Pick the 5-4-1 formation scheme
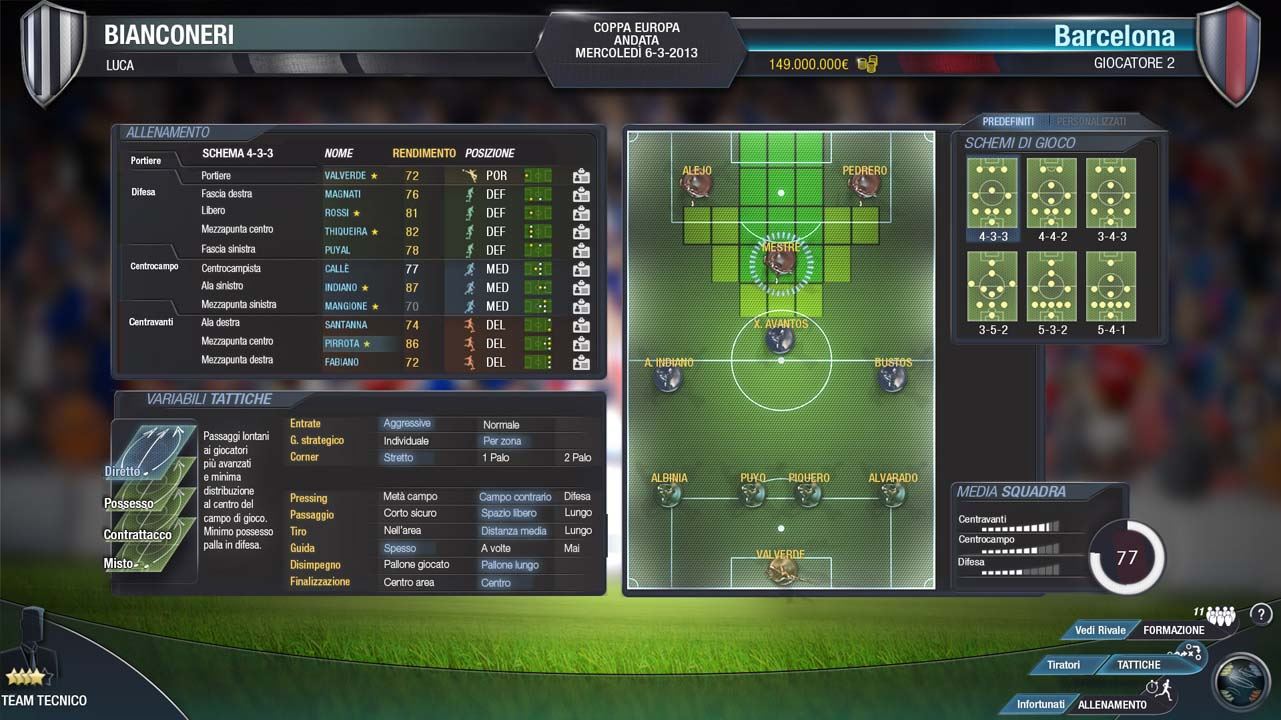The width and height of the screenshot is (1281, 720). point(1110,287)
